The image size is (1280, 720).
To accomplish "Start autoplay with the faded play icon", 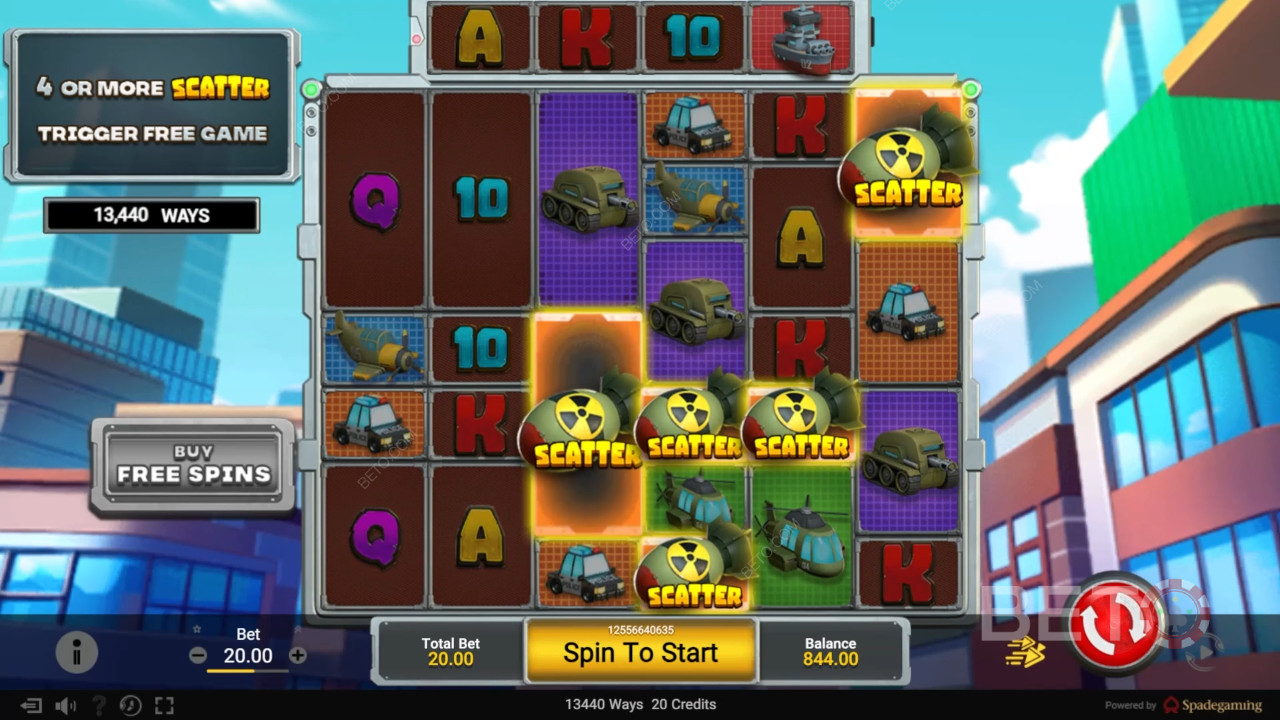I will tap(1203, 651).
